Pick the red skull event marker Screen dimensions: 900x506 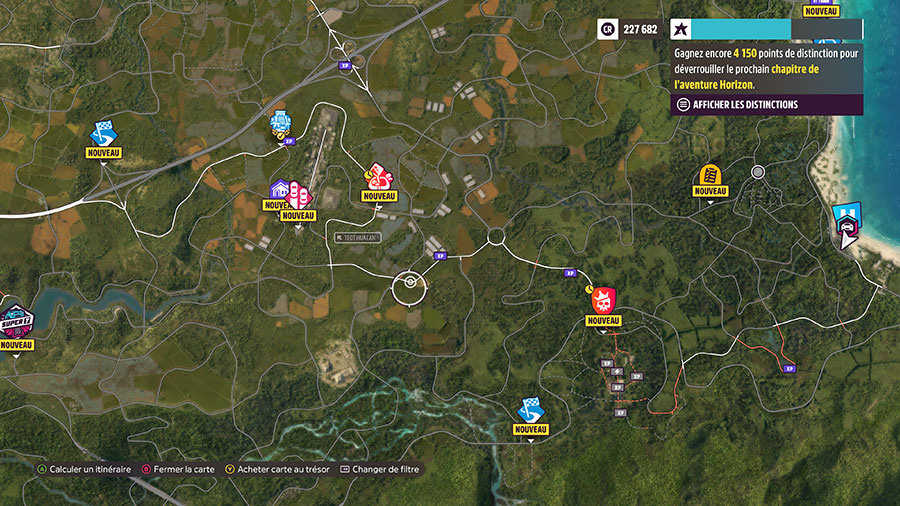coord(603,299)
